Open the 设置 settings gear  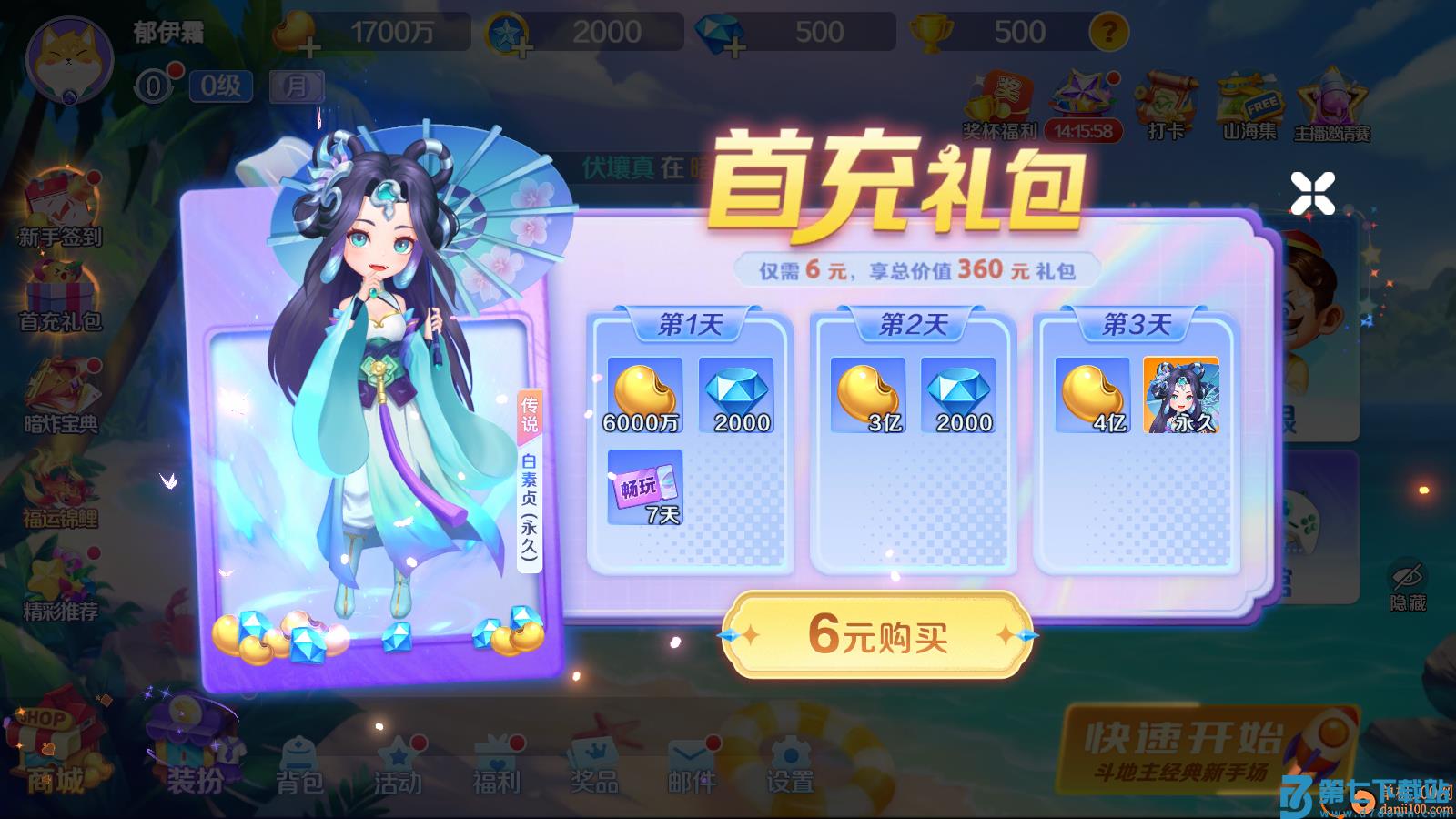click(791, 764)
